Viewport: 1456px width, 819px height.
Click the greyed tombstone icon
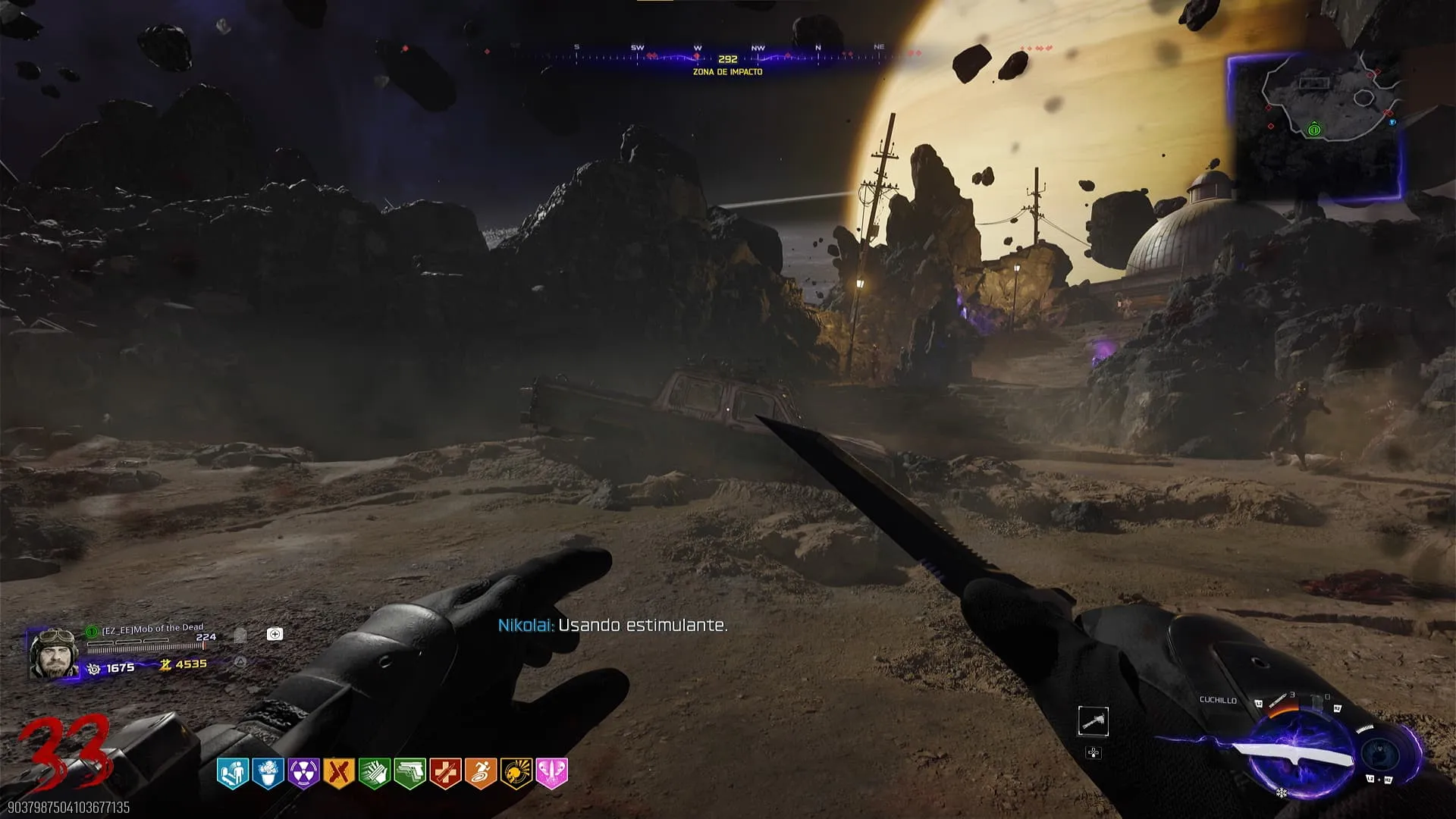pos(240,635)
